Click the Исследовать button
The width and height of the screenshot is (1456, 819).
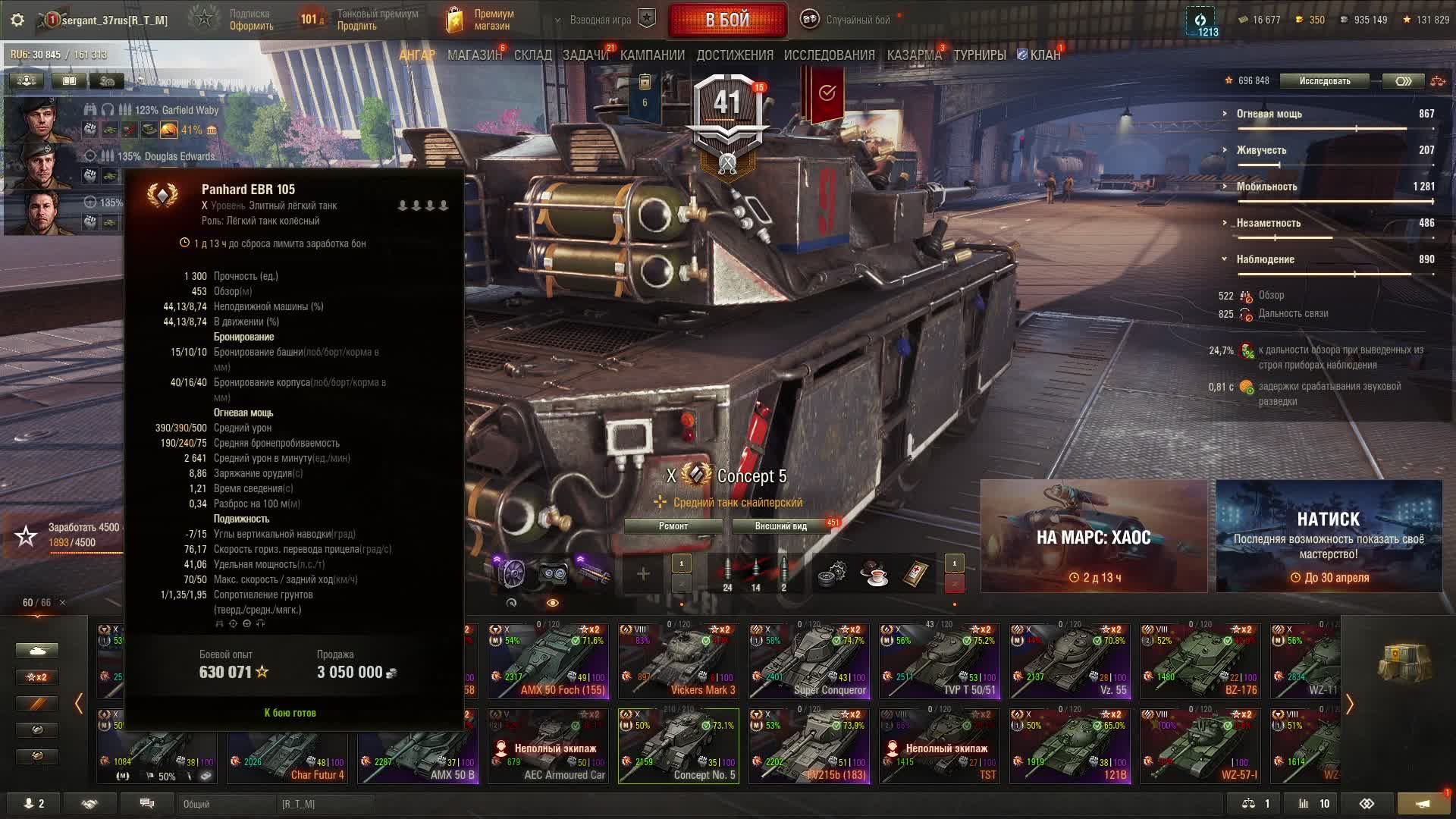[1324, 81]
